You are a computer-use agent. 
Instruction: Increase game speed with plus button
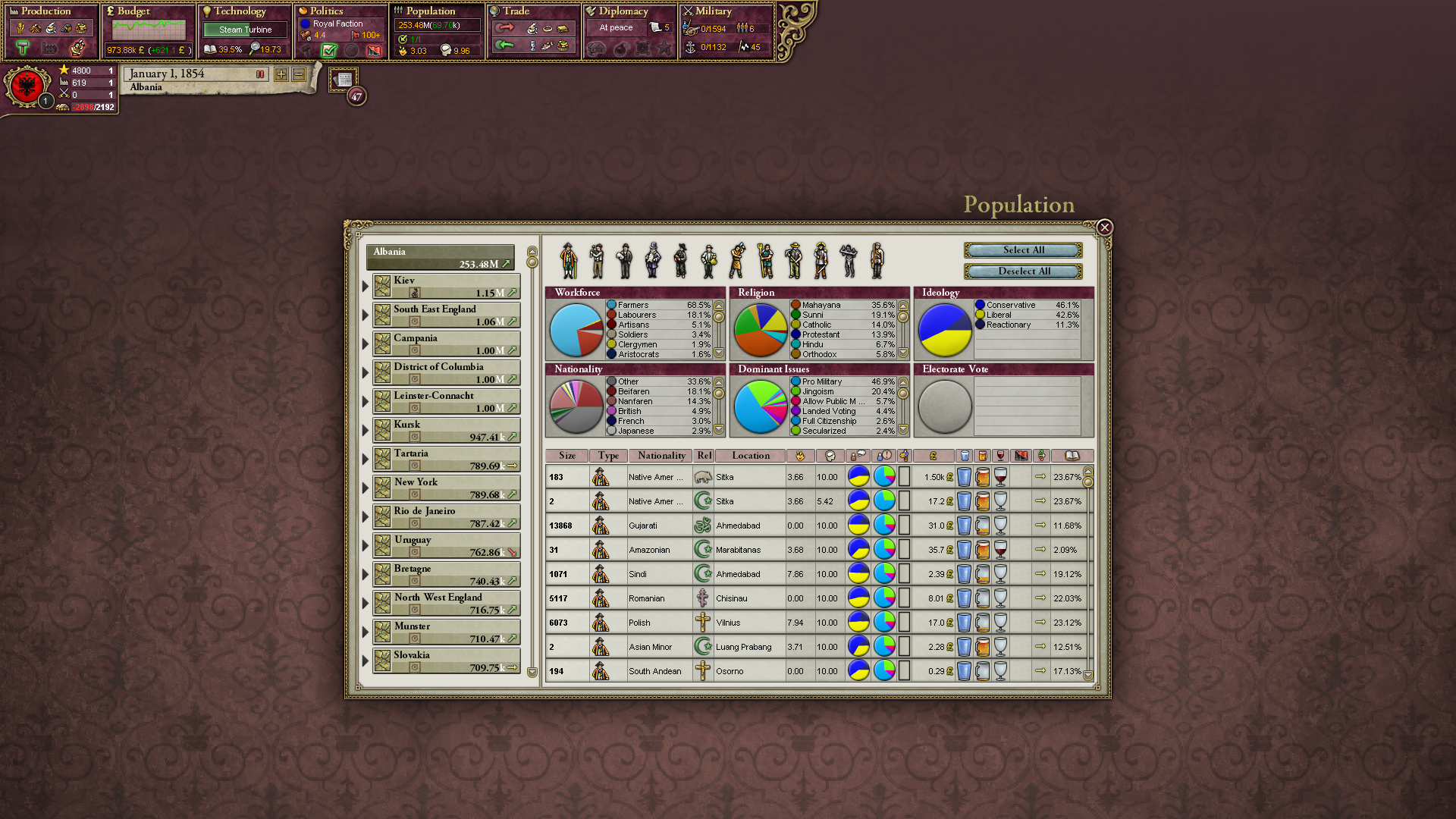(281, 74)
